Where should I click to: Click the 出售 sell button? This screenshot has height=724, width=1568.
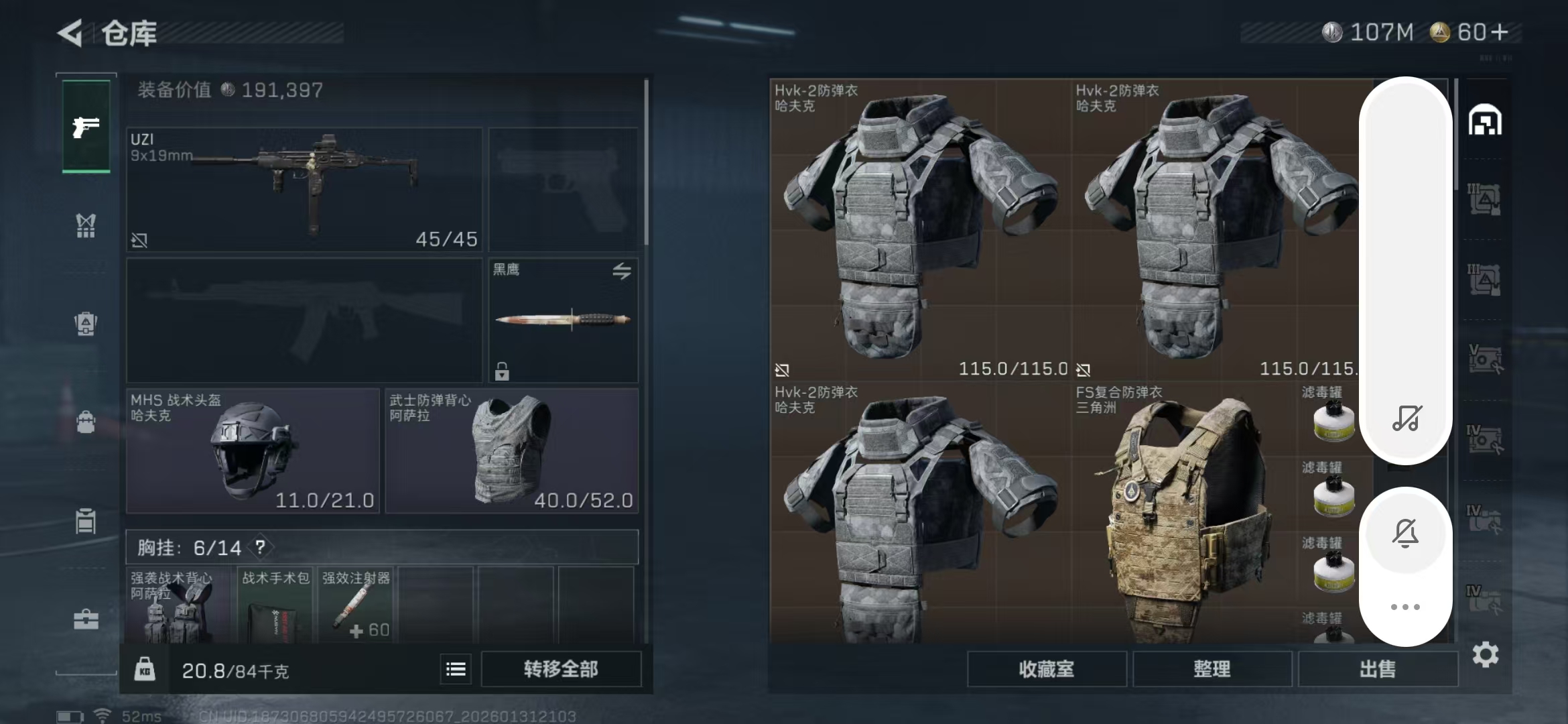coord(1377,669)
